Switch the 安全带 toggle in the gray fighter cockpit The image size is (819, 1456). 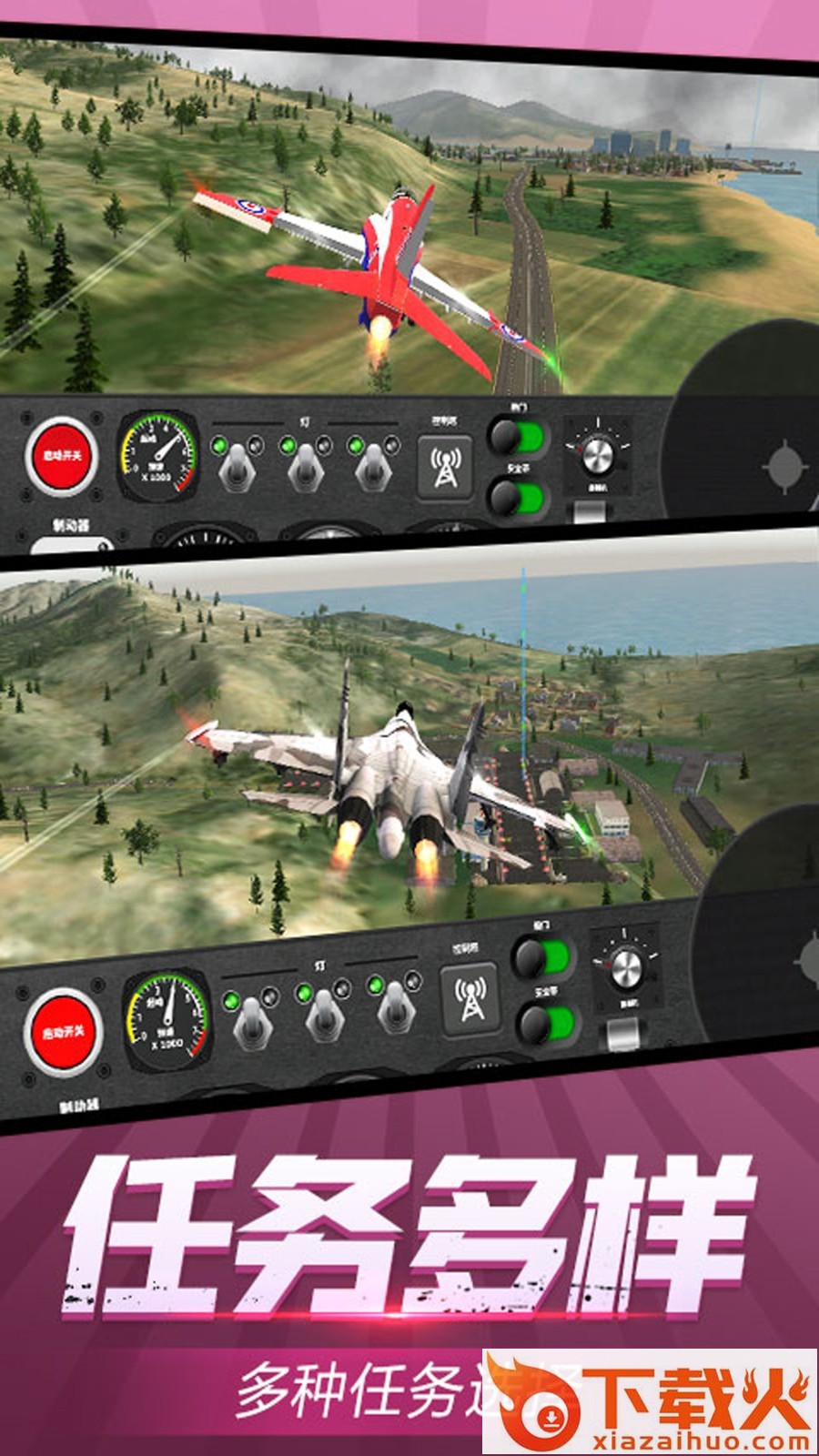(x=547, y=1024)
